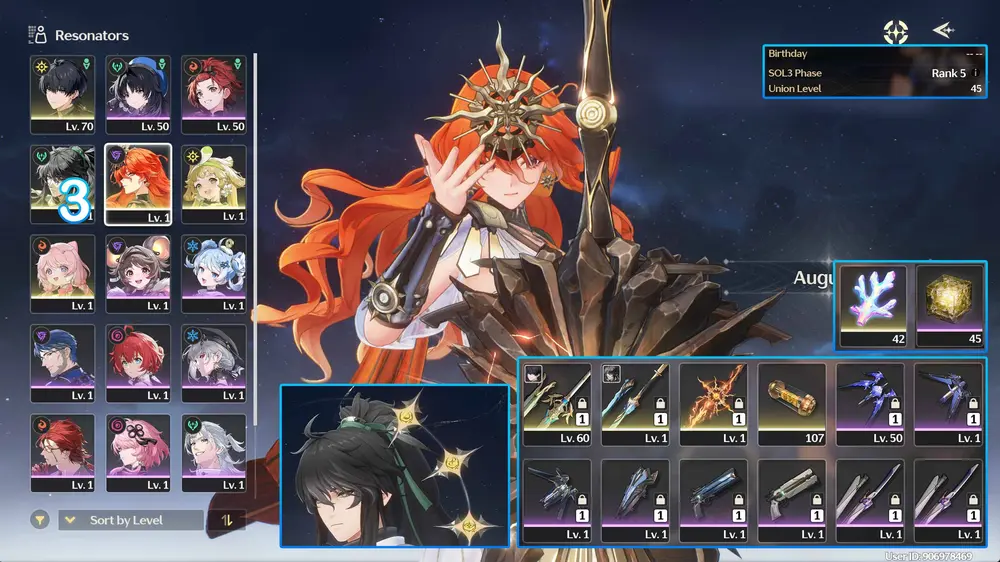Select the Lv. 50 purple gauntlets slot

click(x=869, y=403)
